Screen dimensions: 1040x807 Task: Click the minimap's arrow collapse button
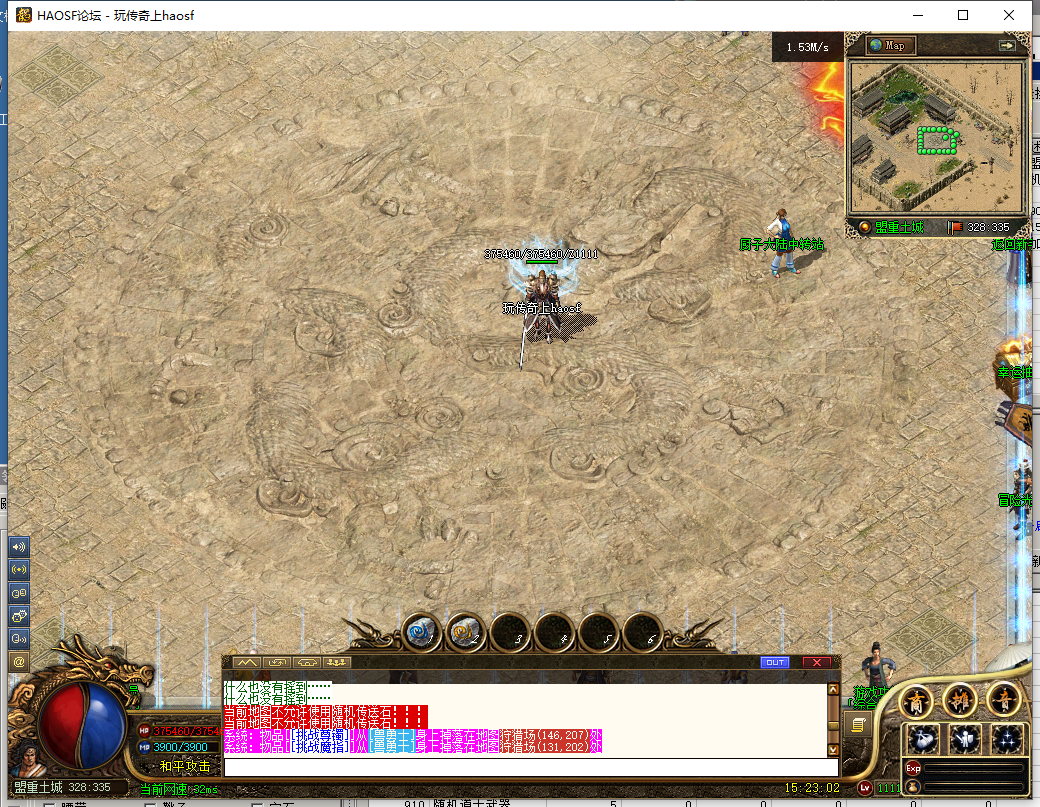point(1007,46)
